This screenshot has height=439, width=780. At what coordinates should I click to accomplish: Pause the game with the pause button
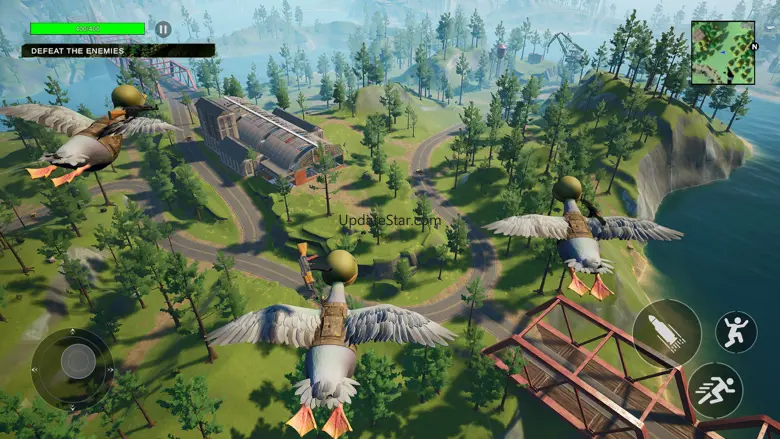click(163, 29)
